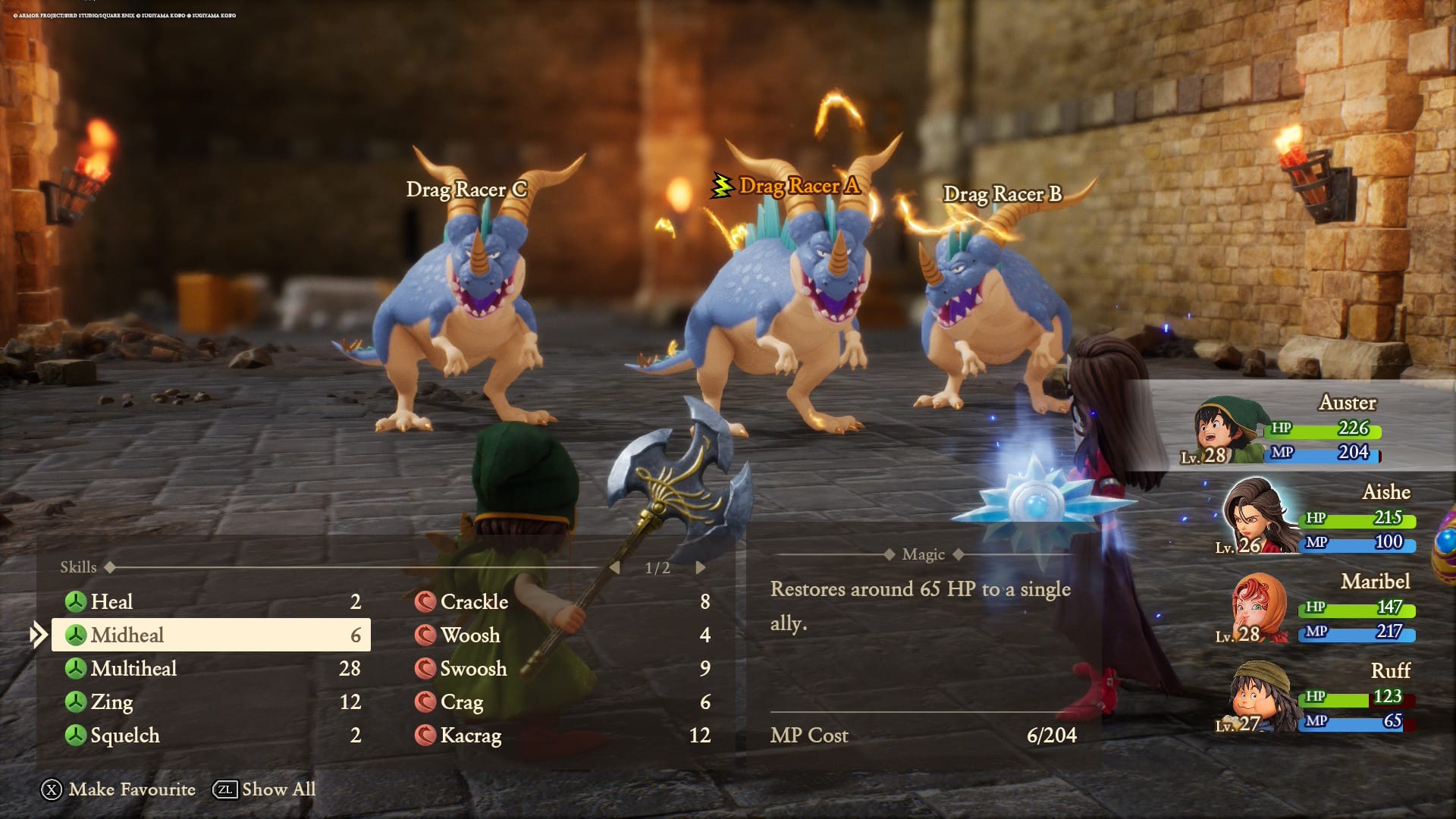The width and height of the screenshot is (1456, 819).
Task: Select the Crag spell
Action: click(x=561, y=701)
